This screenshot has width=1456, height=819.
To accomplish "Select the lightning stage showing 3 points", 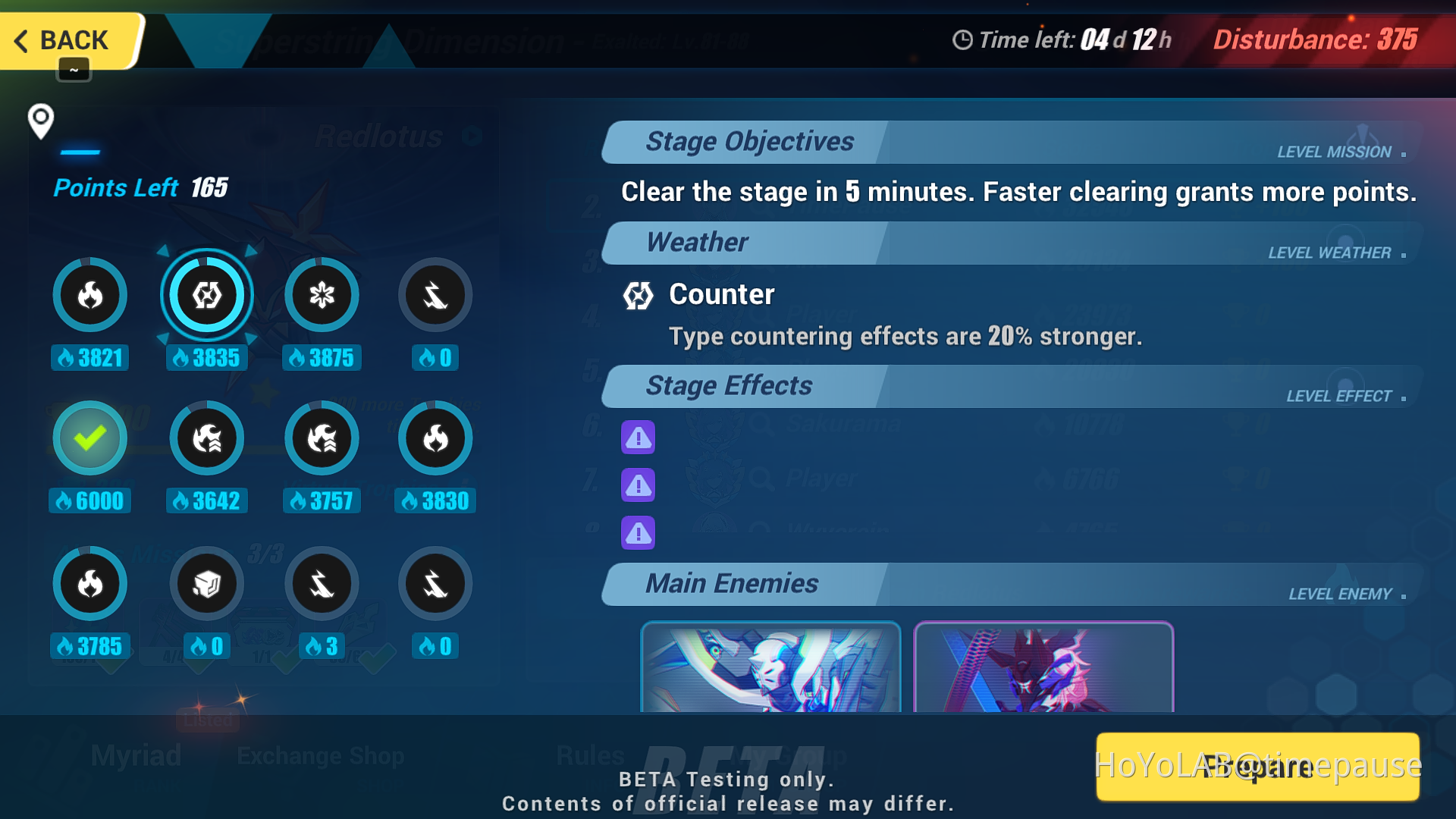I will [322, 583].
